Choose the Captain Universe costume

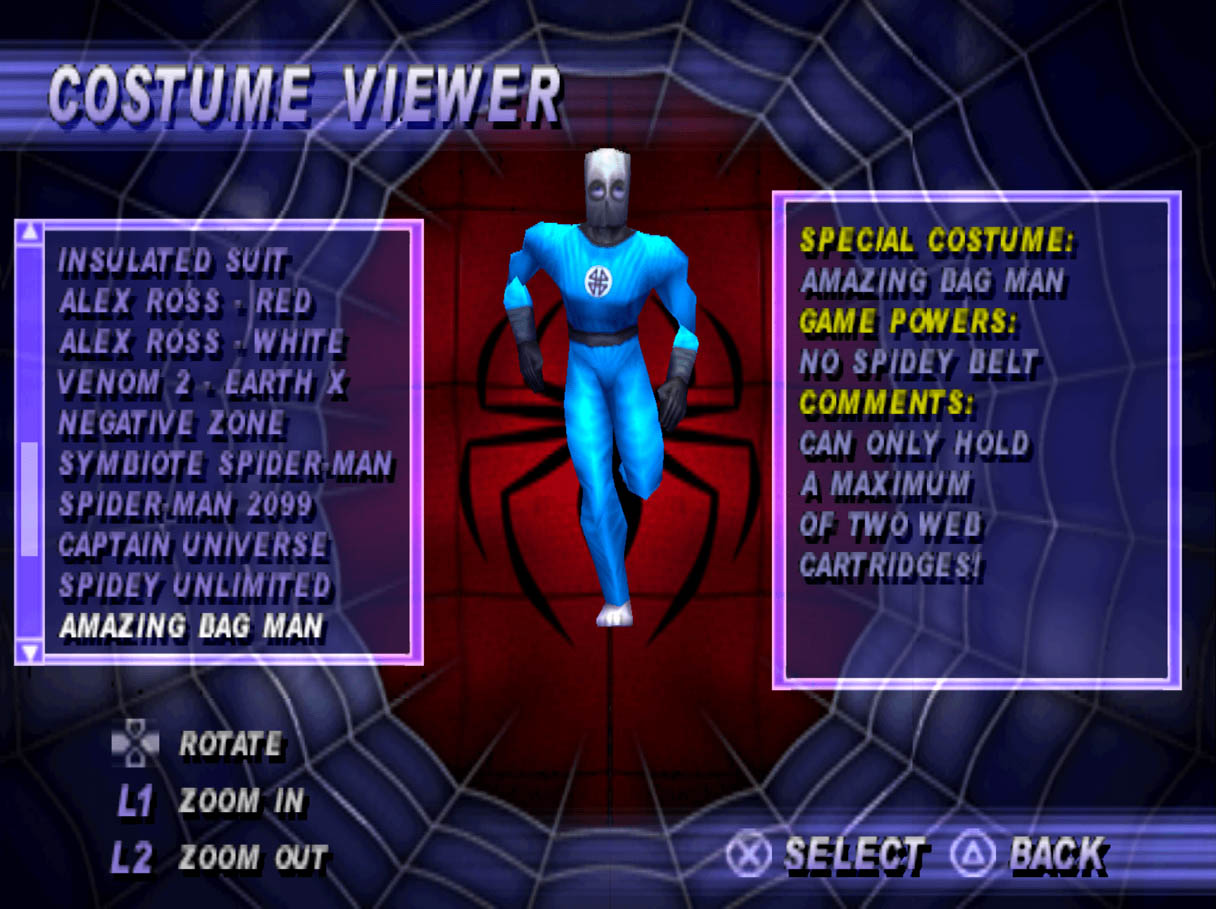pos(193,546)
